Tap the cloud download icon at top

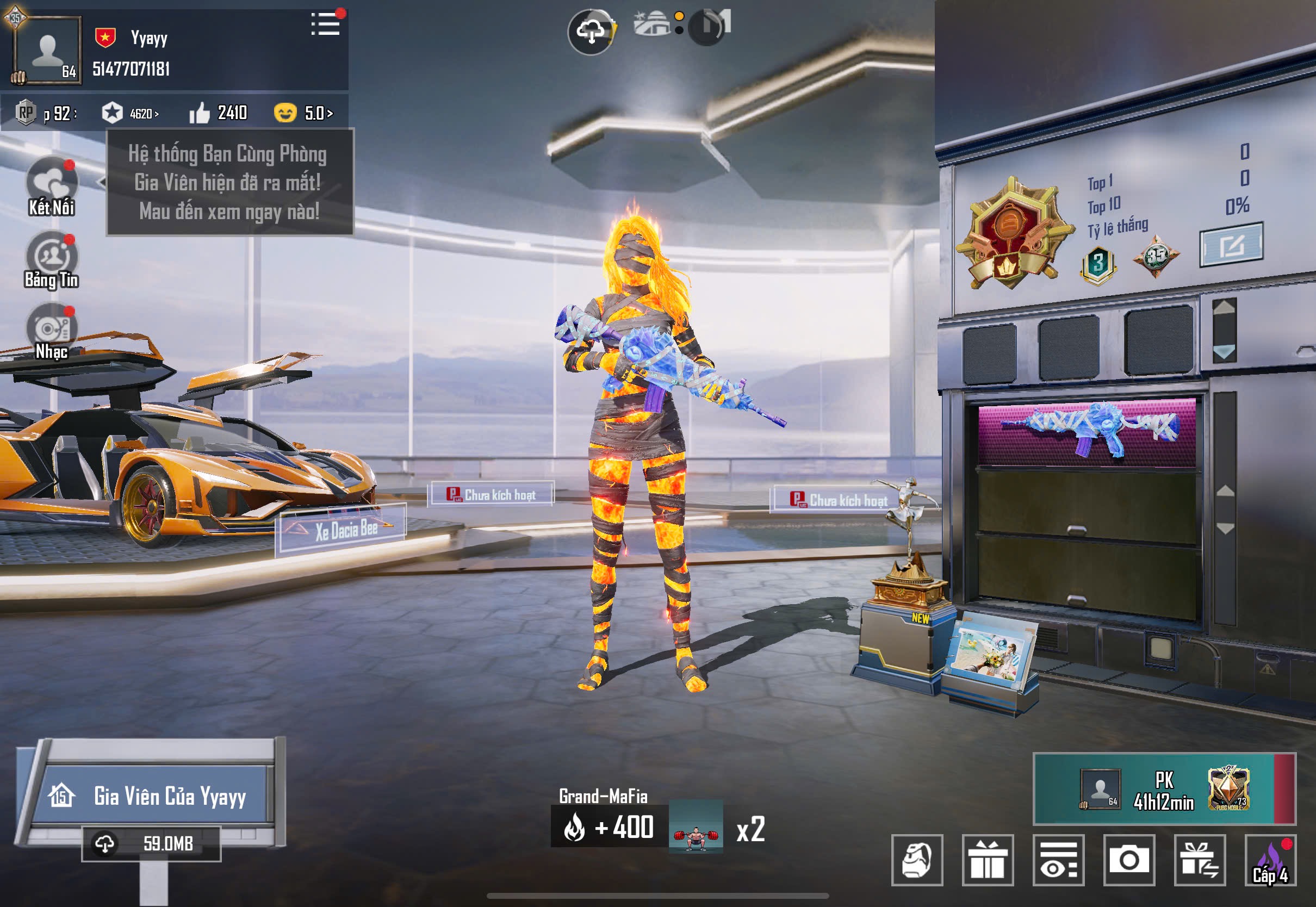(591, 31)
